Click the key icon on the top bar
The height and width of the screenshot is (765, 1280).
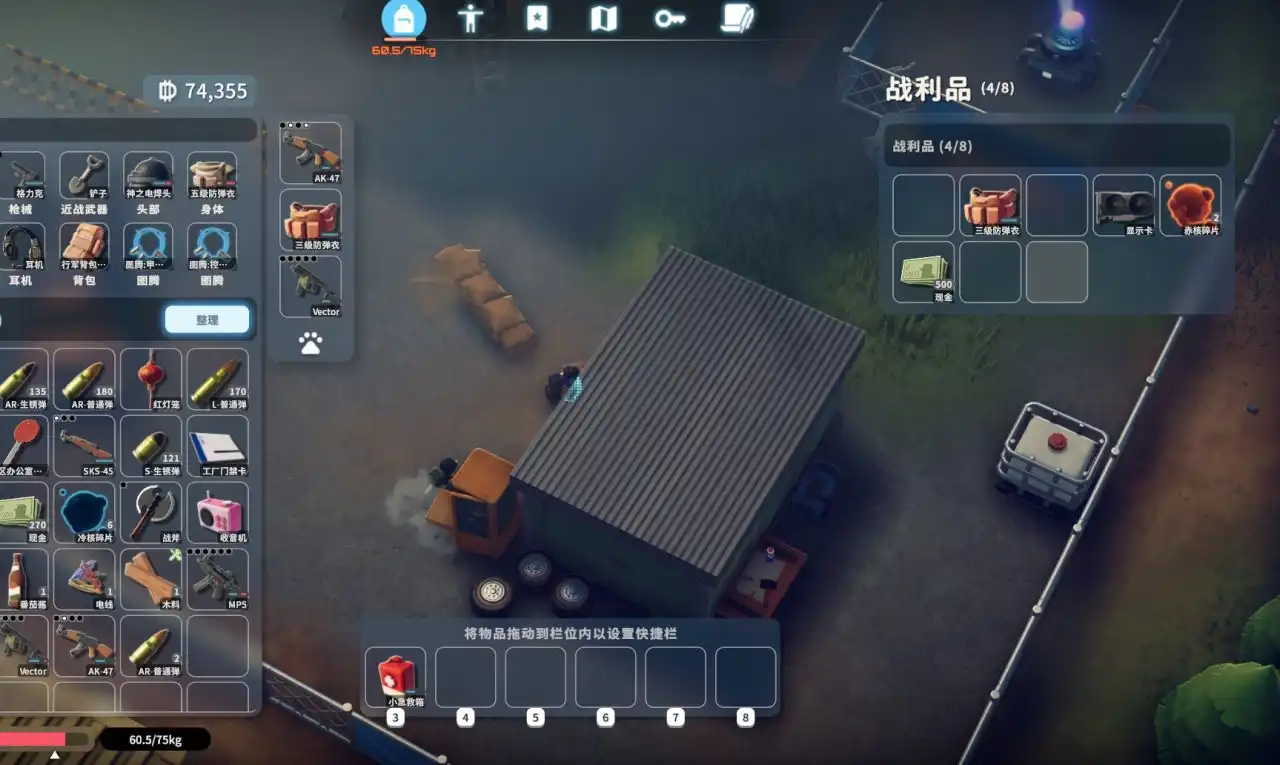click(669, 20)
